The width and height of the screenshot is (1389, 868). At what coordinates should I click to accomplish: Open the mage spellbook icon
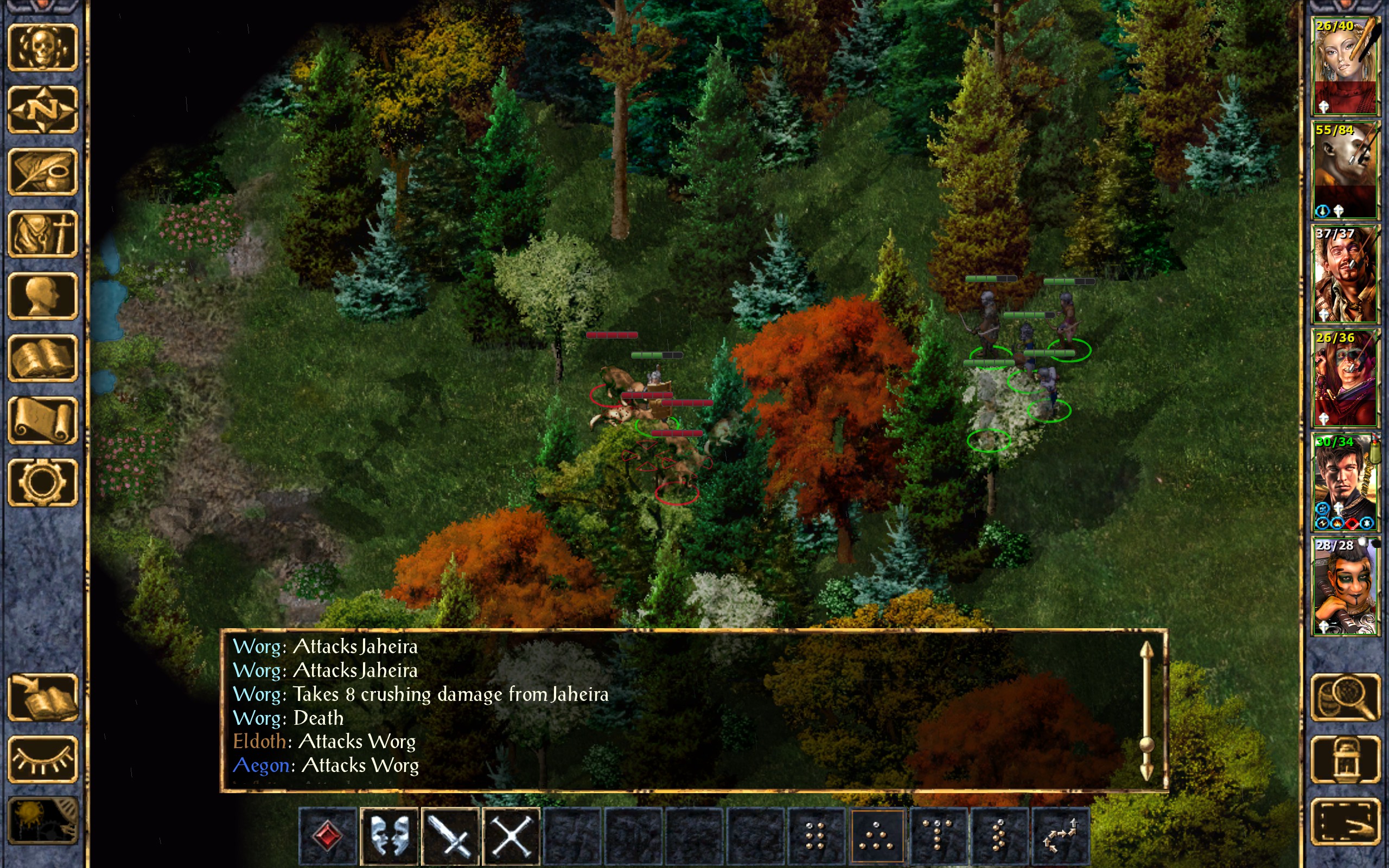point(42,358)
